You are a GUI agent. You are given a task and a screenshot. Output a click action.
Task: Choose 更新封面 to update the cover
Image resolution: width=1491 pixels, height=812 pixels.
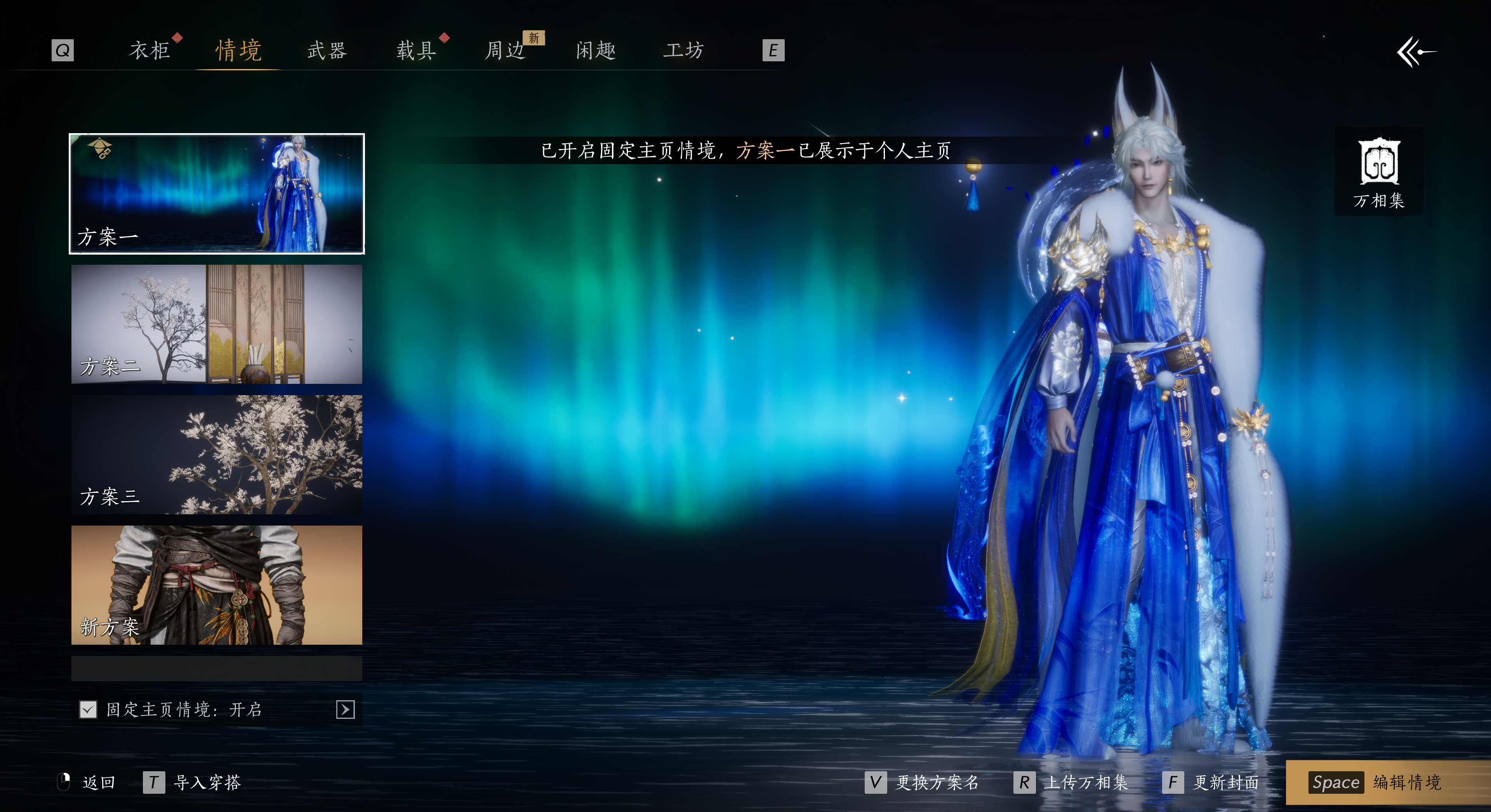pos(1212,783)
